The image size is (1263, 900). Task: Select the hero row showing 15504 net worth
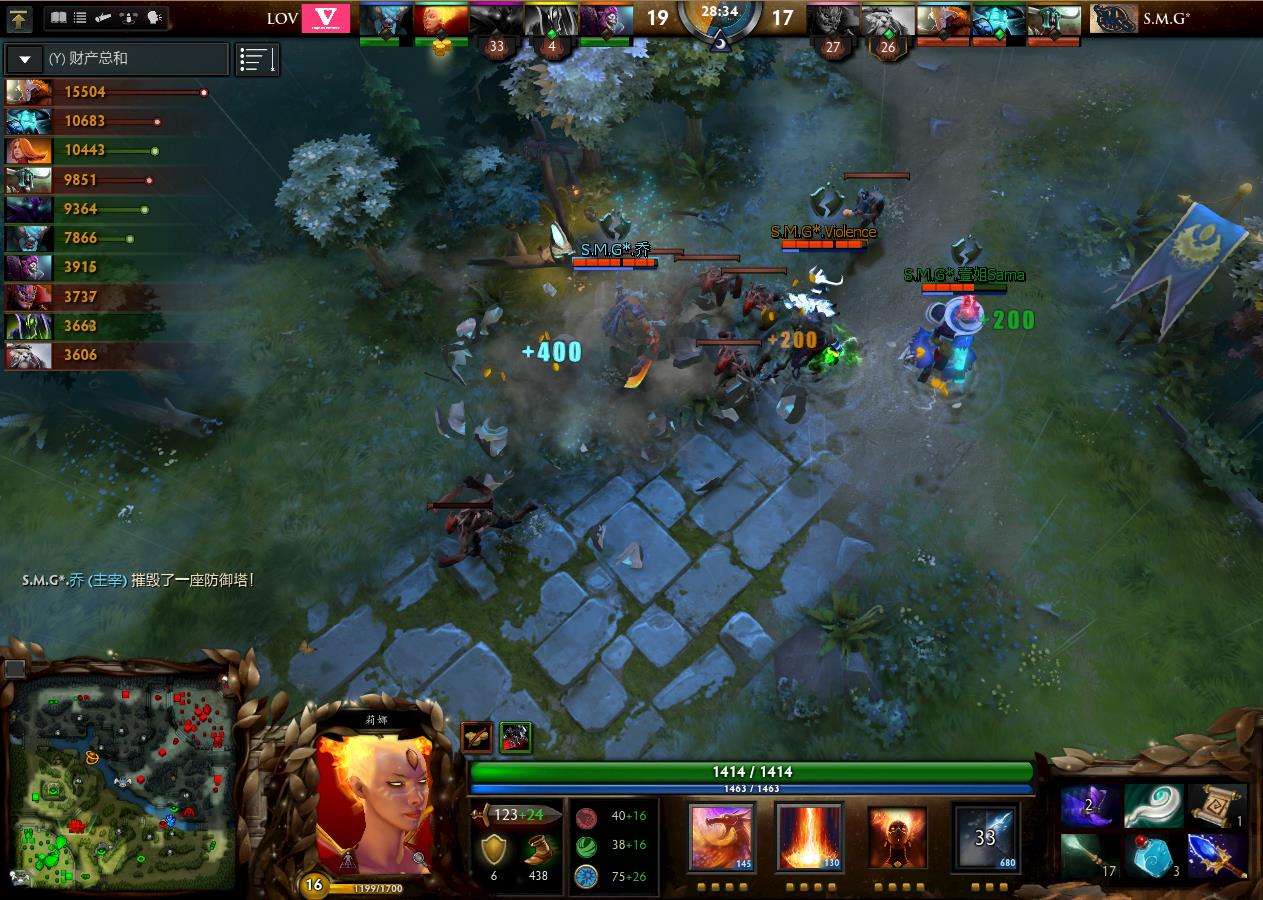tap(105, 92)
